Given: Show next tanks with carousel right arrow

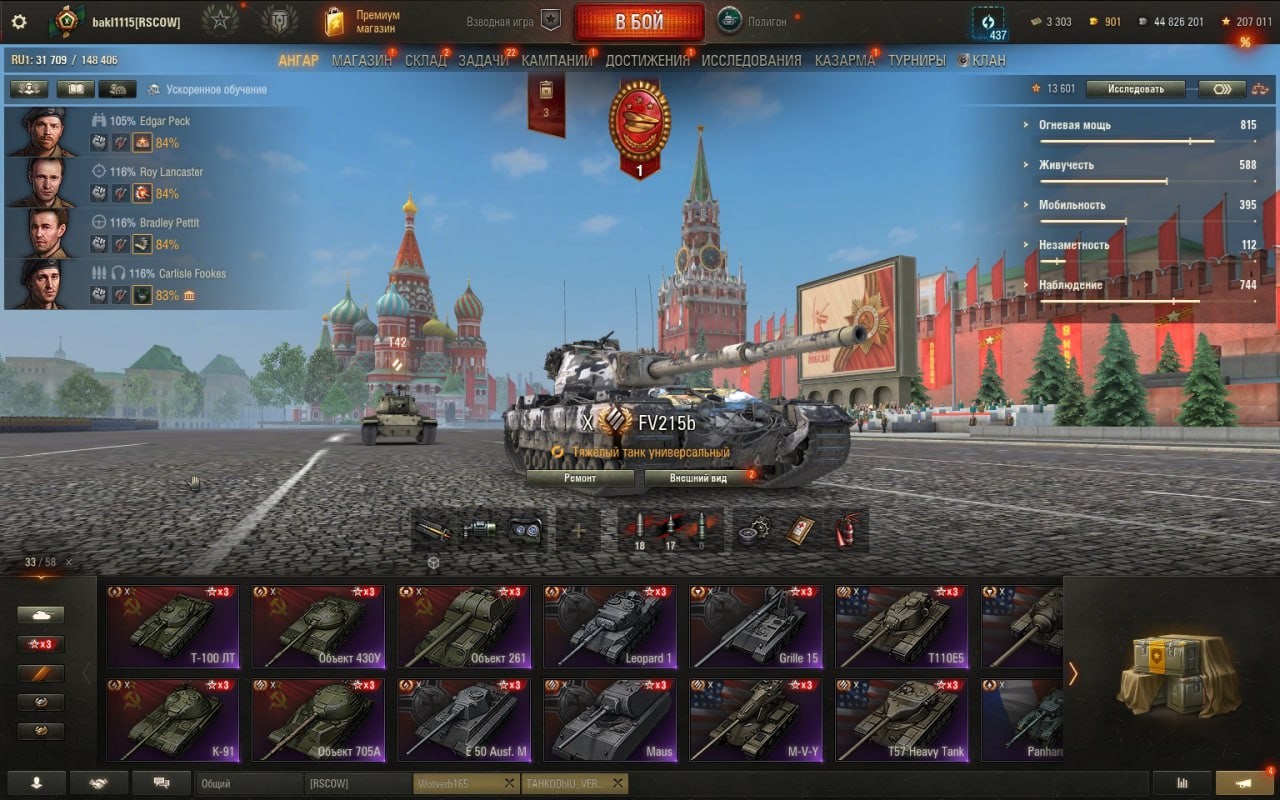Looking at the screenshot, I should click(1073, 673).
